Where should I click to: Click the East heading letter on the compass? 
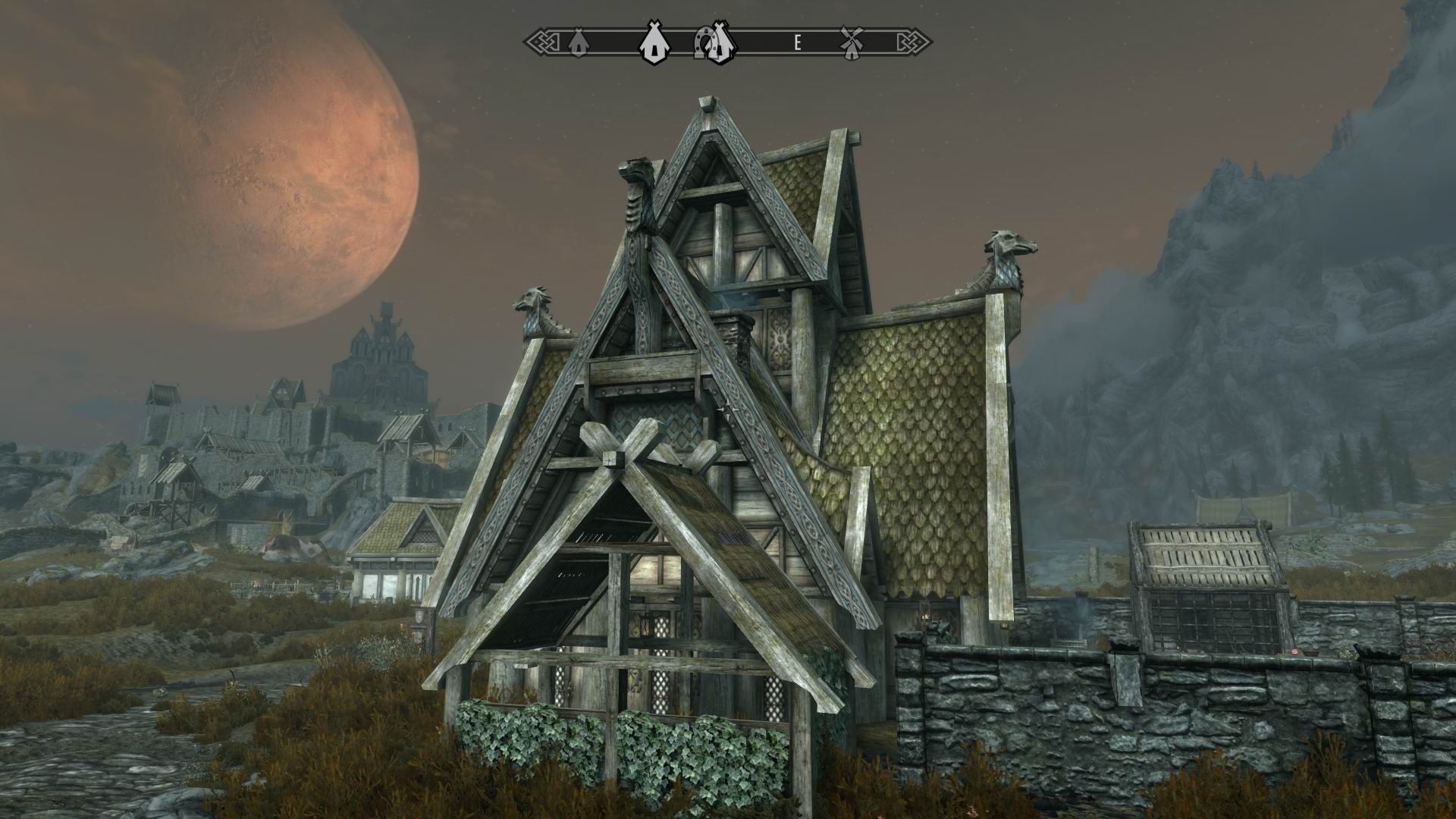797,43
